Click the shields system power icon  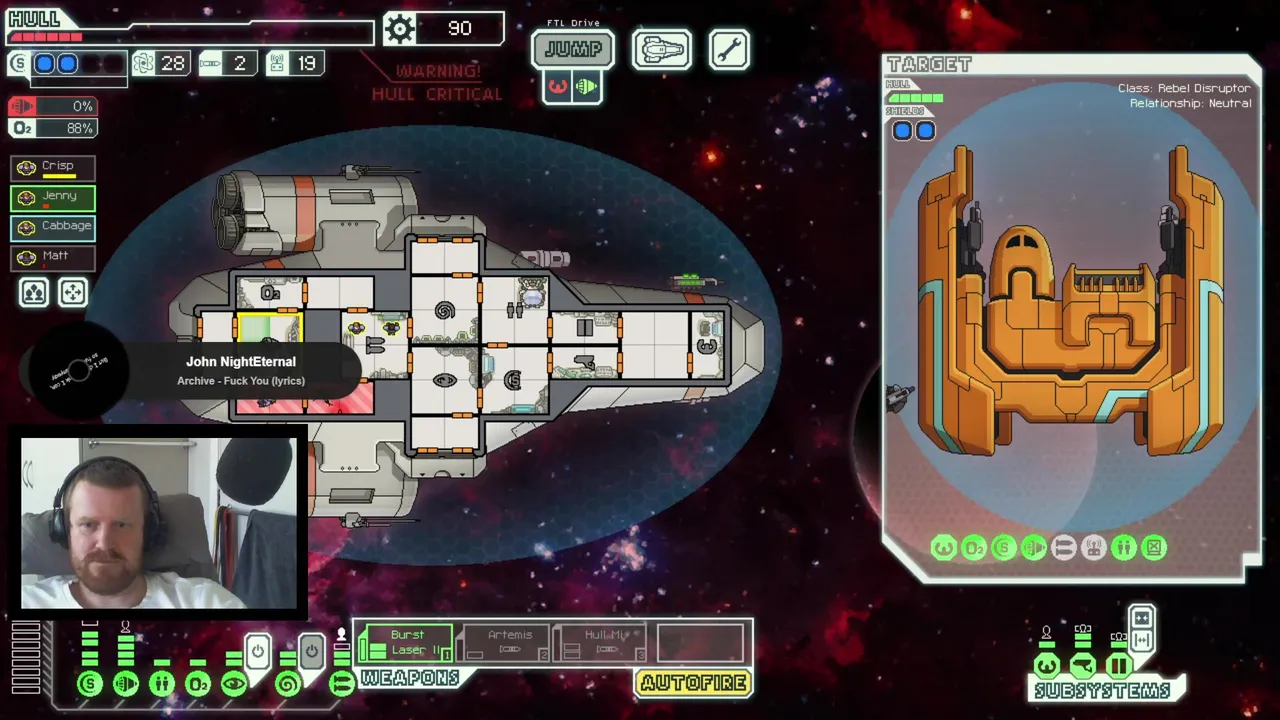[x=90, y=684]
